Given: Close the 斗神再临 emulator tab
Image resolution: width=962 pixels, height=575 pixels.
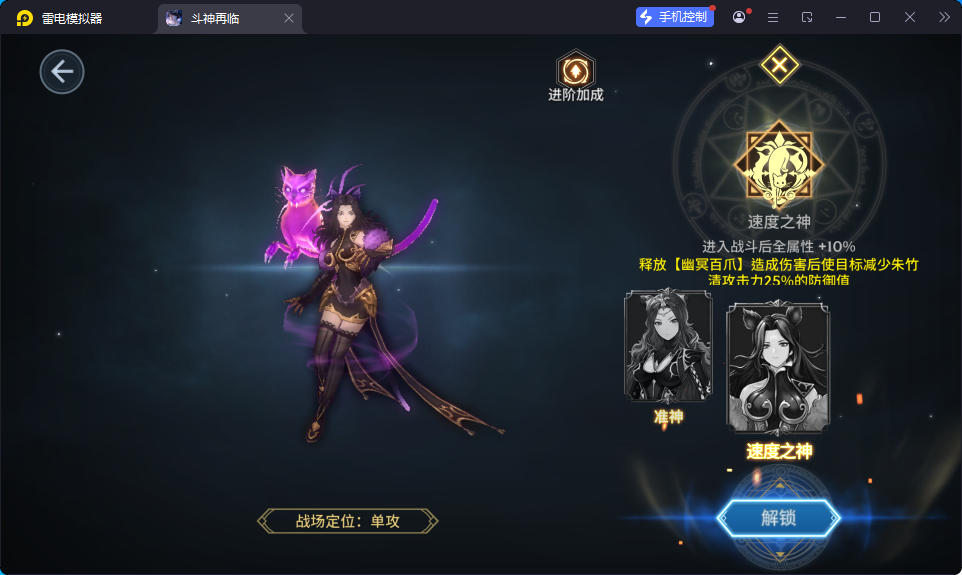Looking at the screenshot, I should point(289,18).
